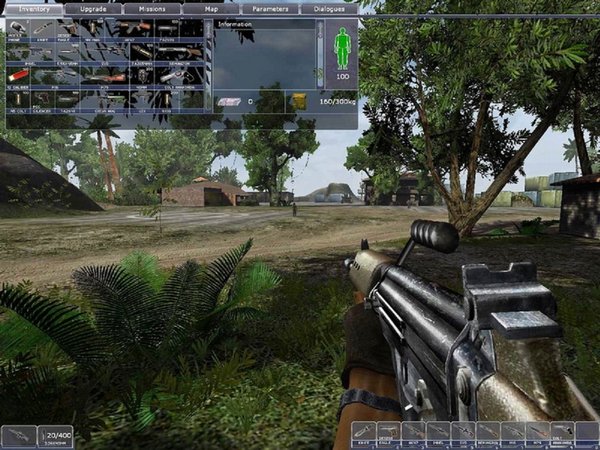The image size is (600, 450).
Task: Click the equipped weapon icon beside the ammo count
Action: [x=18, y=435]
